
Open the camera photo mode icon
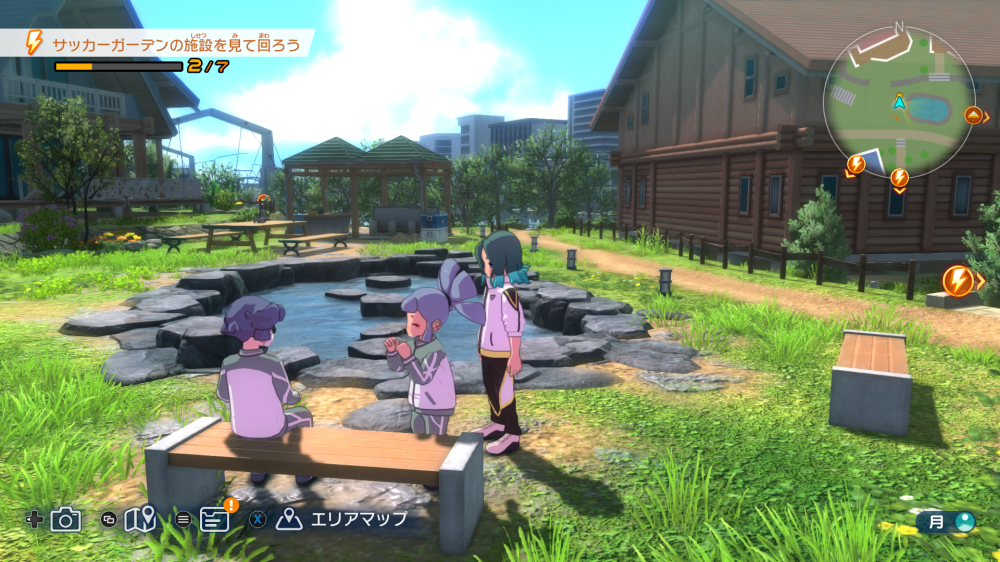66,519
